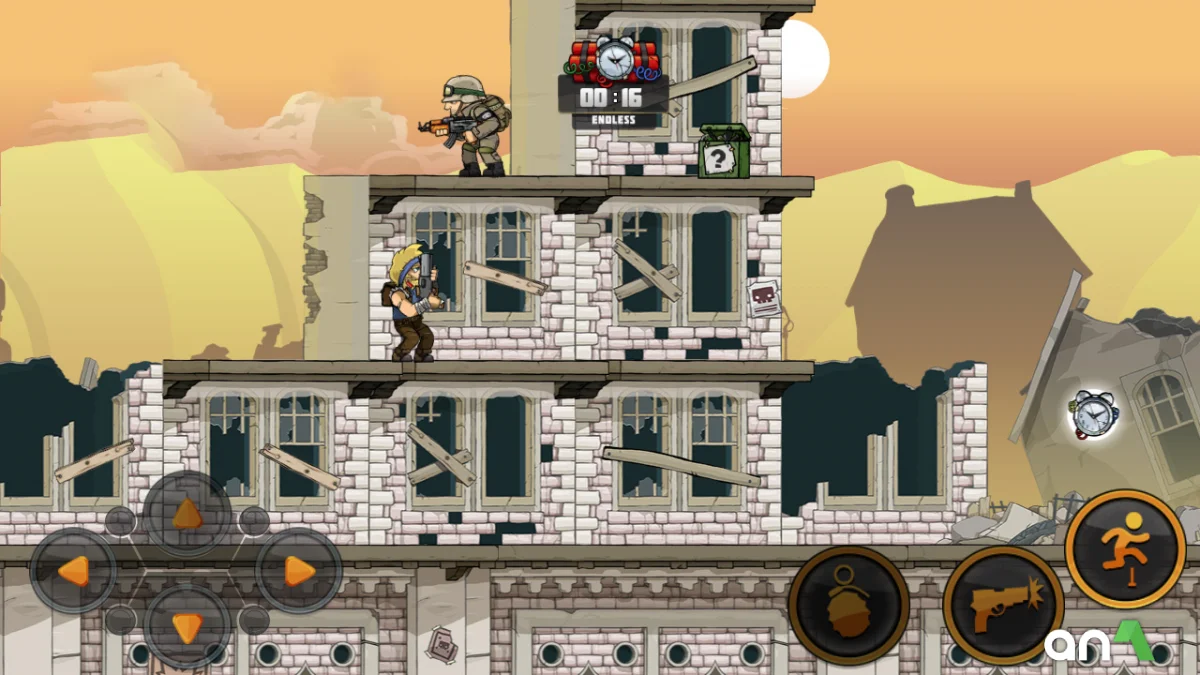1200x675 pixels.
Task: Tap the left arrow on the d-pad
Action: click(74, 571)
